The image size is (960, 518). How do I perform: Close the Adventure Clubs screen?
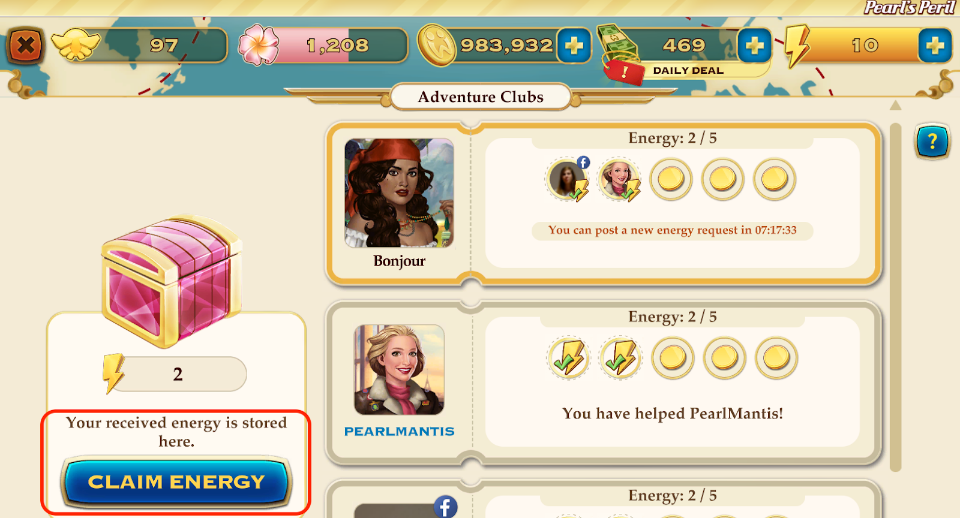pyautogui.click(x=26, y=45)
